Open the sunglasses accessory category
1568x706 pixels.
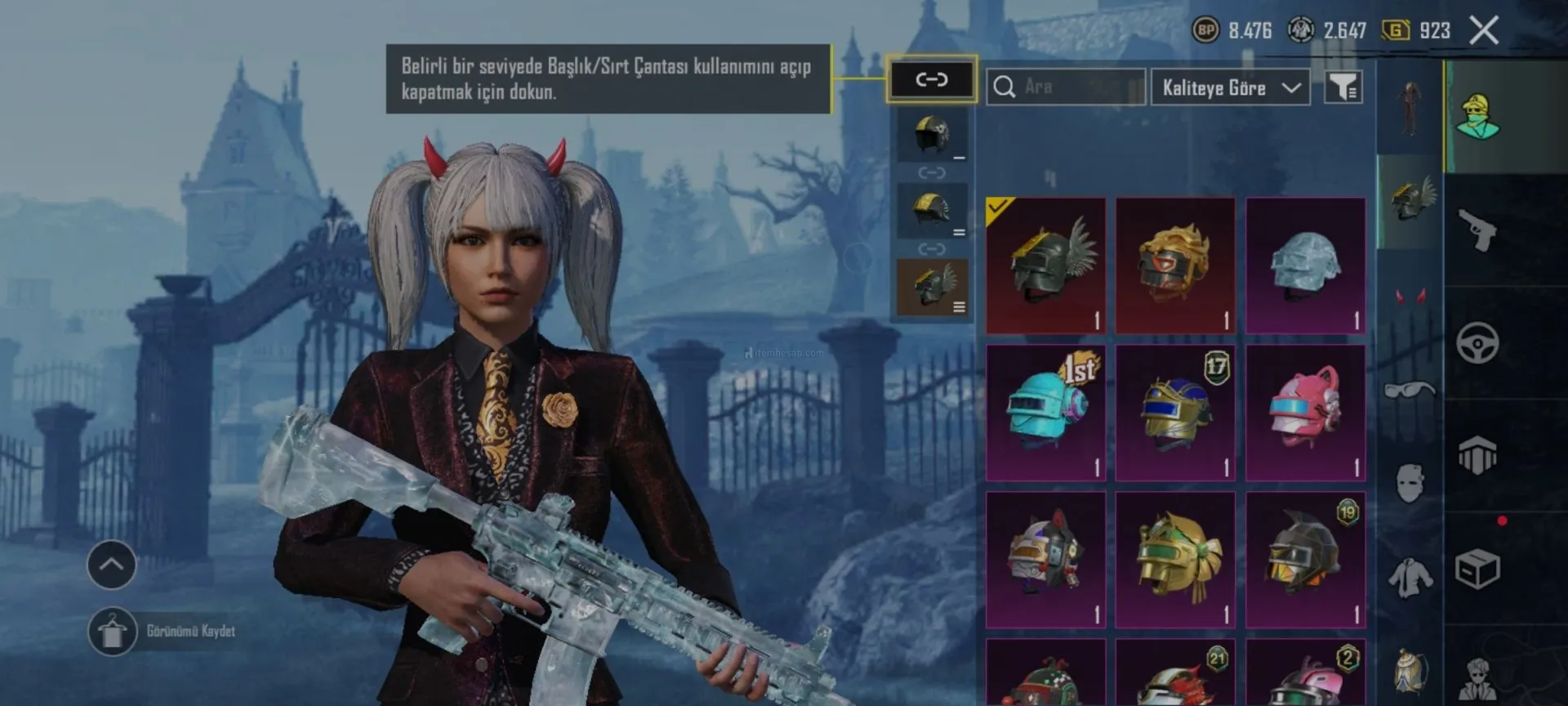click(1410, 390)
